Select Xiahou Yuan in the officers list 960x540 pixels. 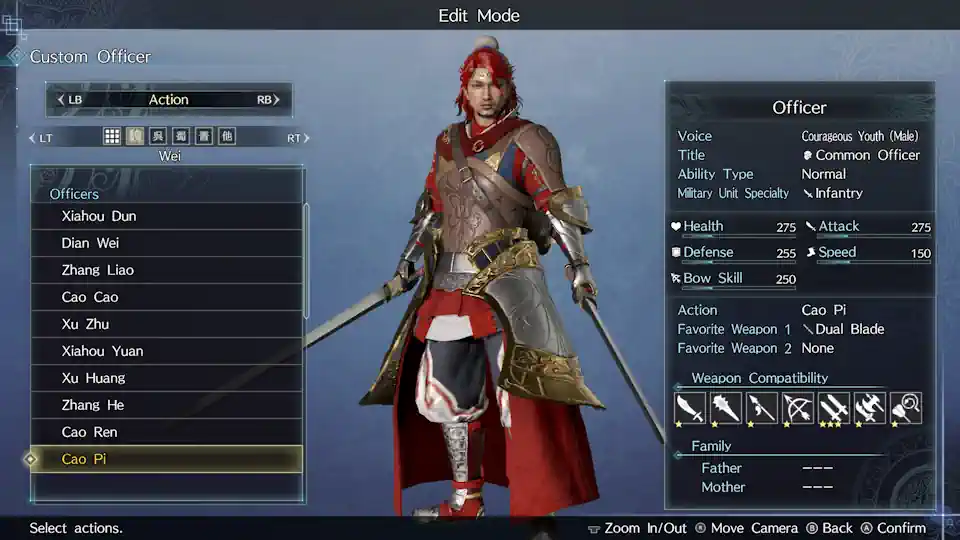pyautogui.click(x=166, y=351)
